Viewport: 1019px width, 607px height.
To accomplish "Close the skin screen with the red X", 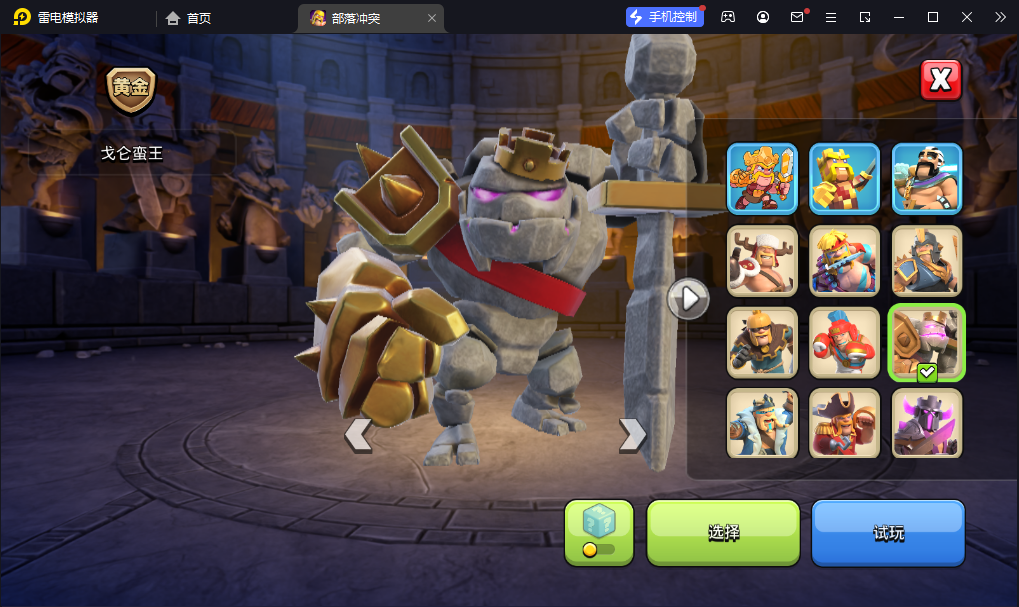I will coord(940,80).
